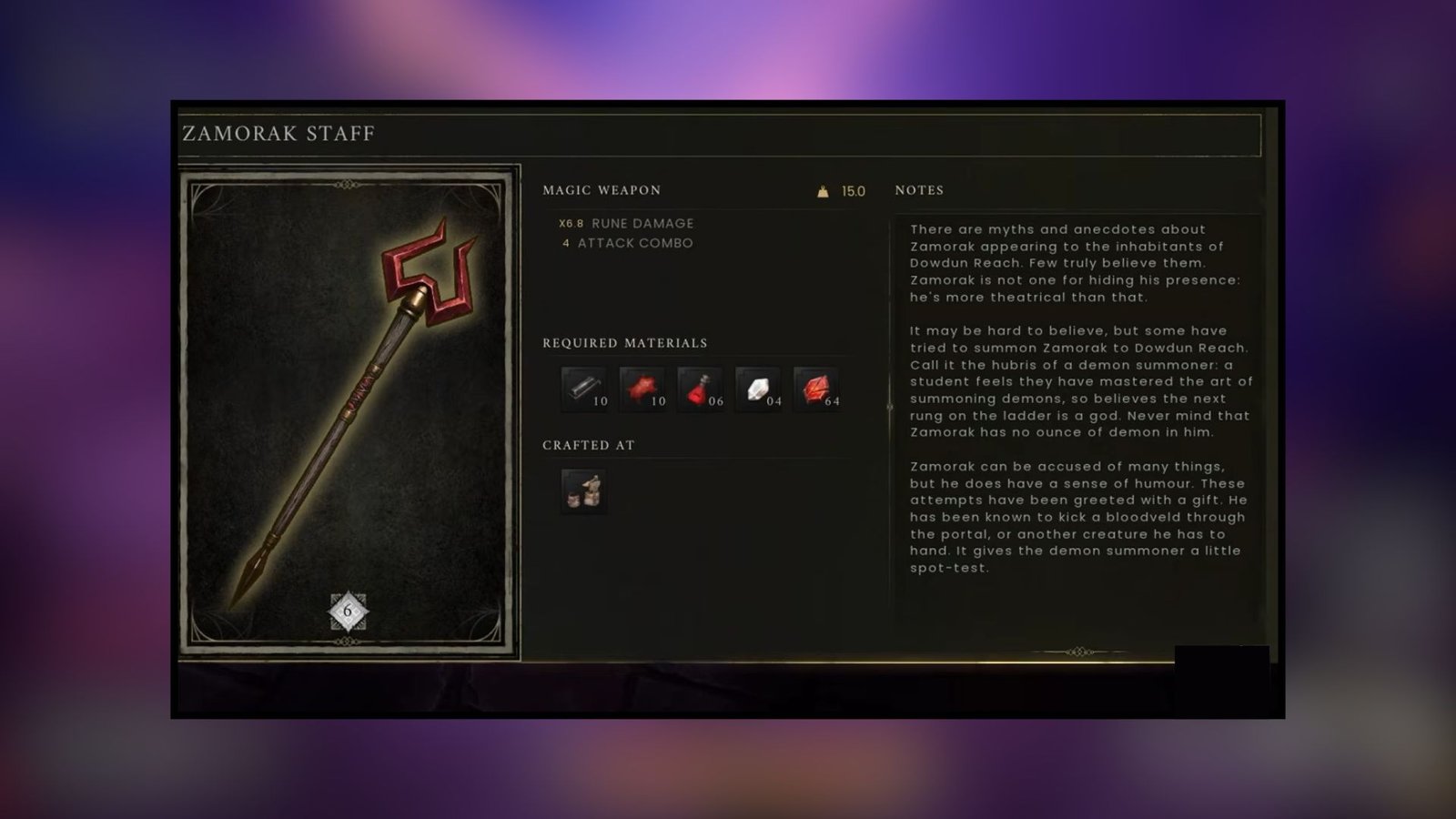1456x819 pixels.
Task: Select the red rune material slot
Action: click(816, 389)
